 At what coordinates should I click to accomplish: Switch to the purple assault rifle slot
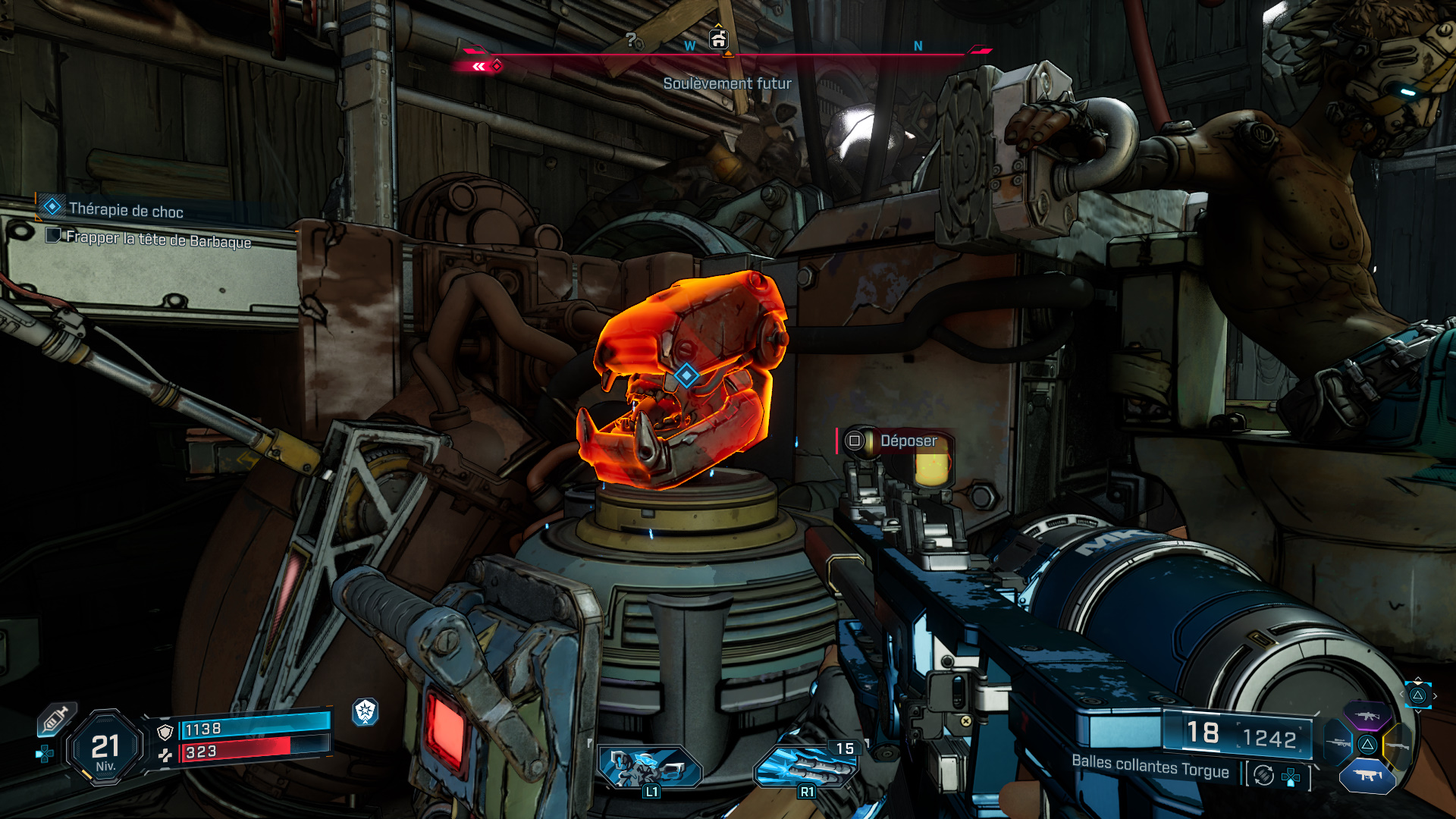(1367, 716)
